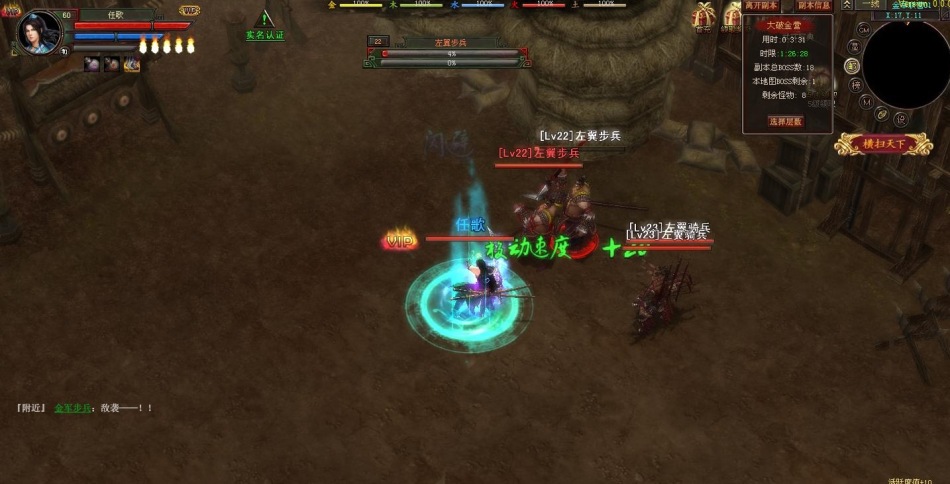Click the golden-framed buff icon under health bars
This screenshot has width=950, height=484.
[x=132, y=65]
